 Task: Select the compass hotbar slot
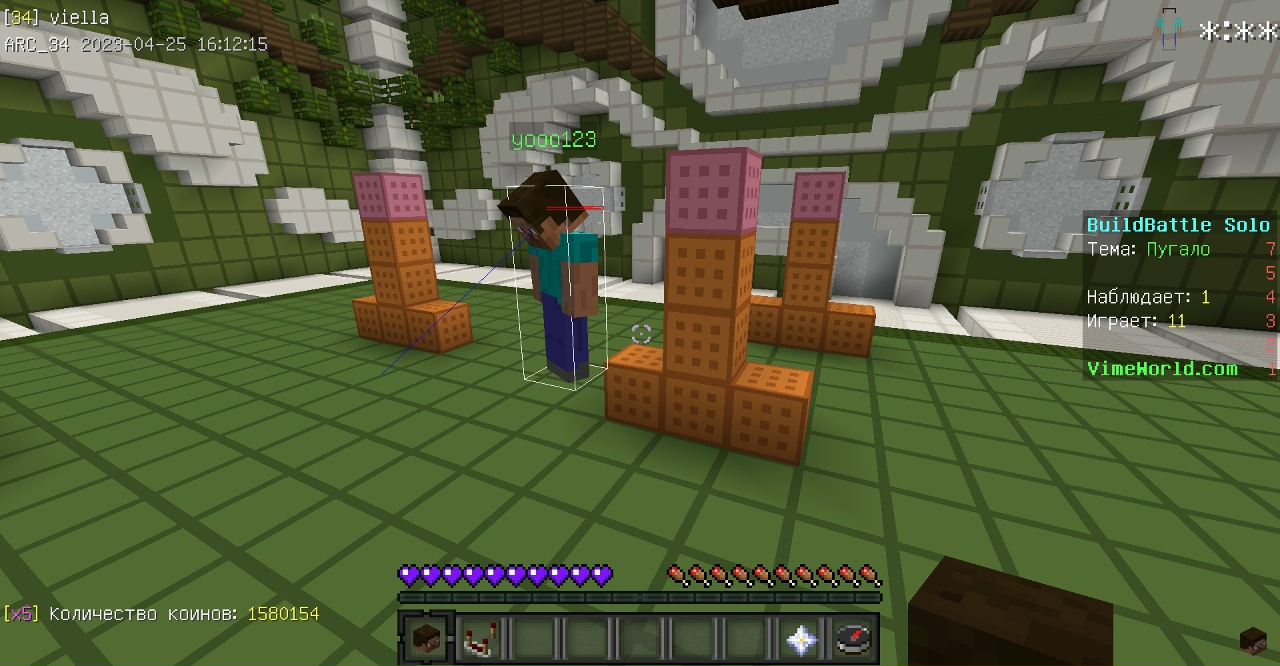point(853,638)
